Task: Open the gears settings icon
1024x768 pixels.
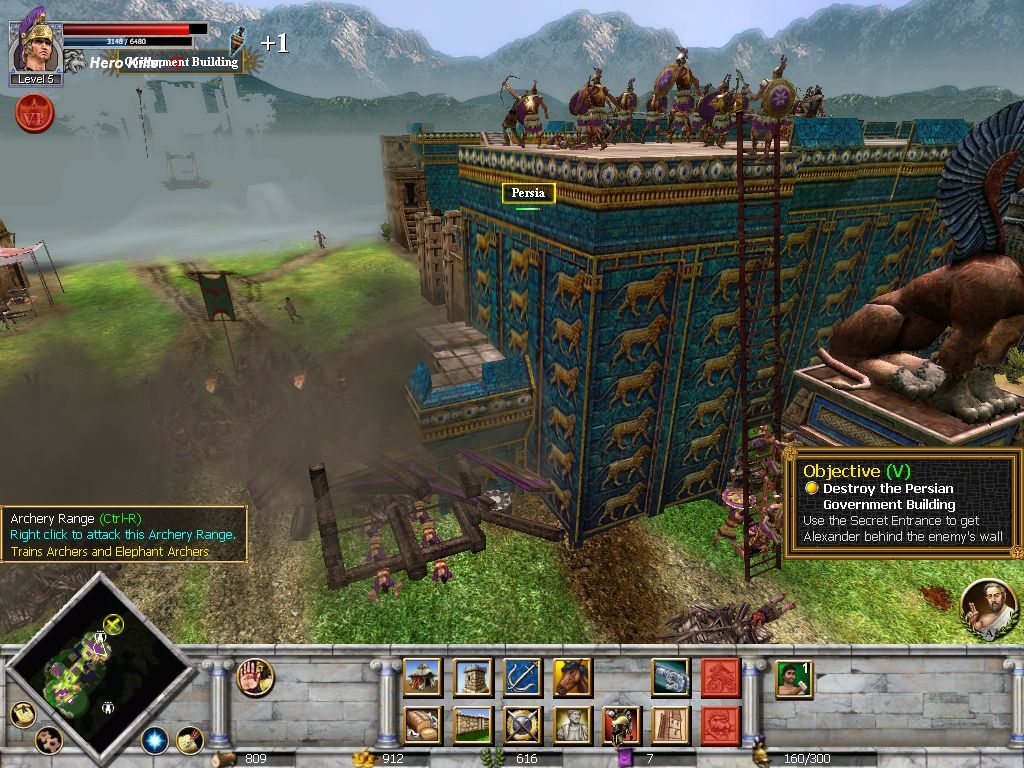Action: (48, 740)
